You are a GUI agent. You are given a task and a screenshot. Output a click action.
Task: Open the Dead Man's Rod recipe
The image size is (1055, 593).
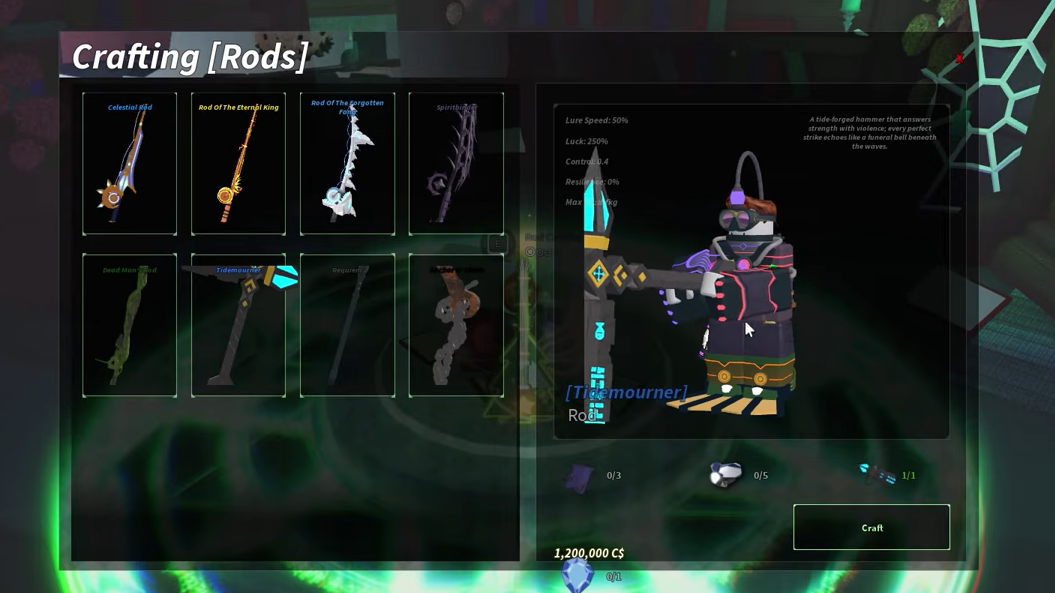(130, 325)
